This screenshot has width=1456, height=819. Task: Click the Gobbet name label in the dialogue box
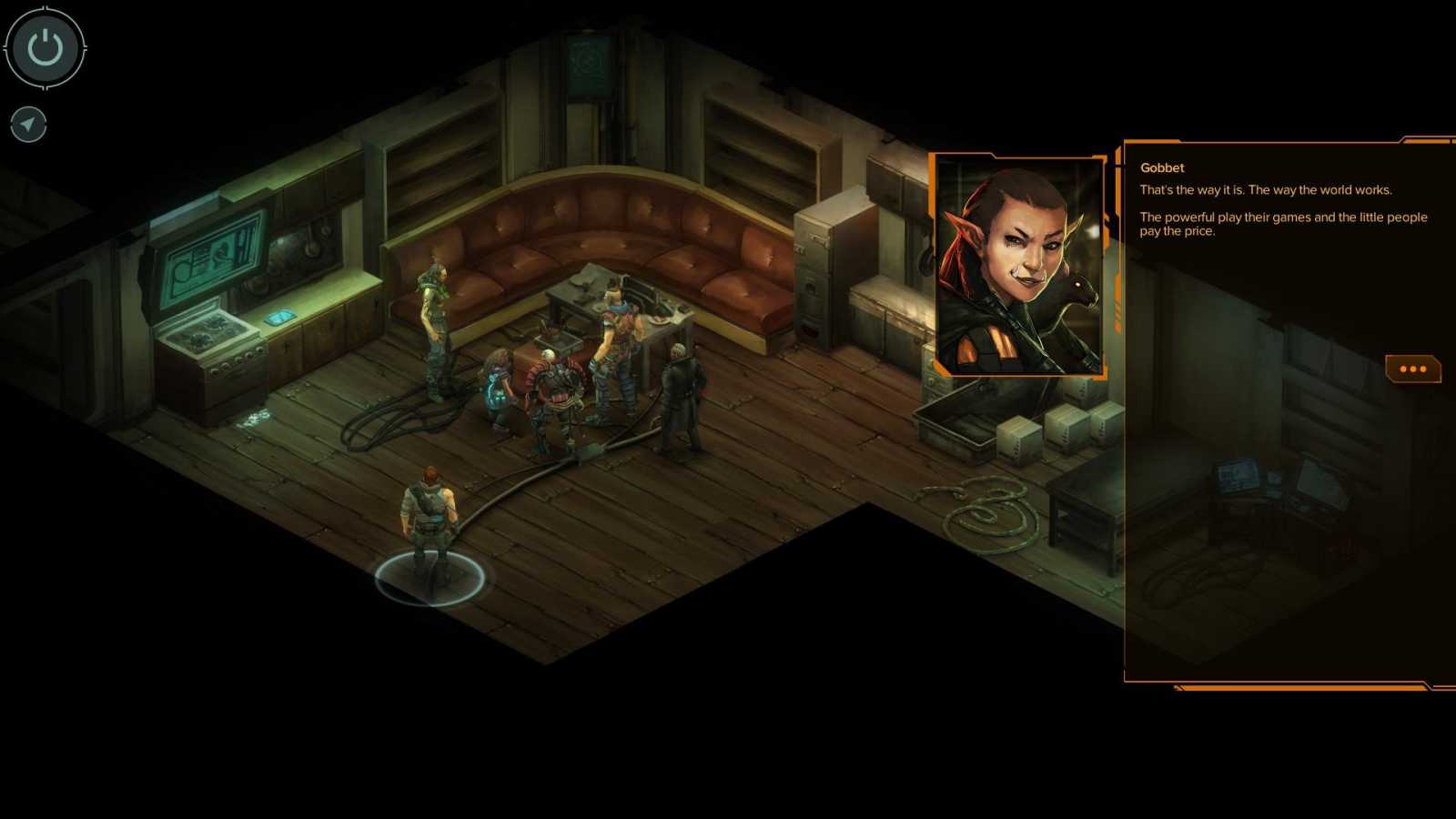1161,167
